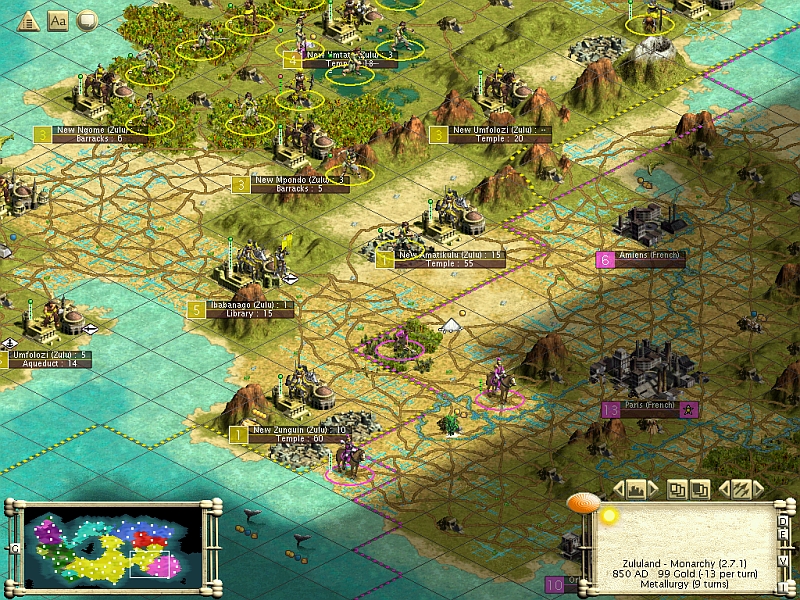This screenshot has height=600, width=800.
Task: Open the 'D' diplomacy button
Action: pyautogui.click(x=784, y=520)
